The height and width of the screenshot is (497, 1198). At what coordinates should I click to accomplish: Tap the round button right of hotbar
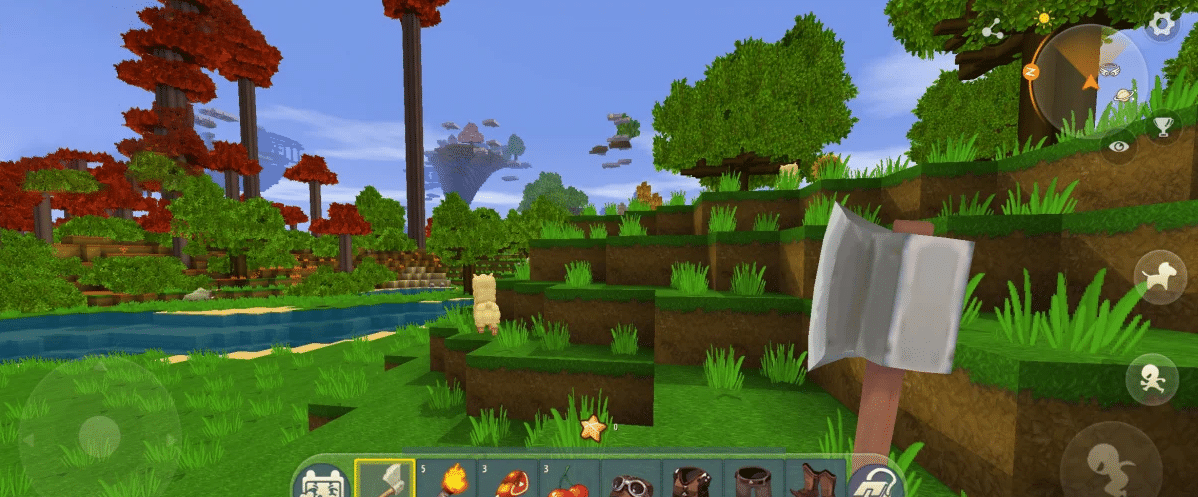click(874, 482)
